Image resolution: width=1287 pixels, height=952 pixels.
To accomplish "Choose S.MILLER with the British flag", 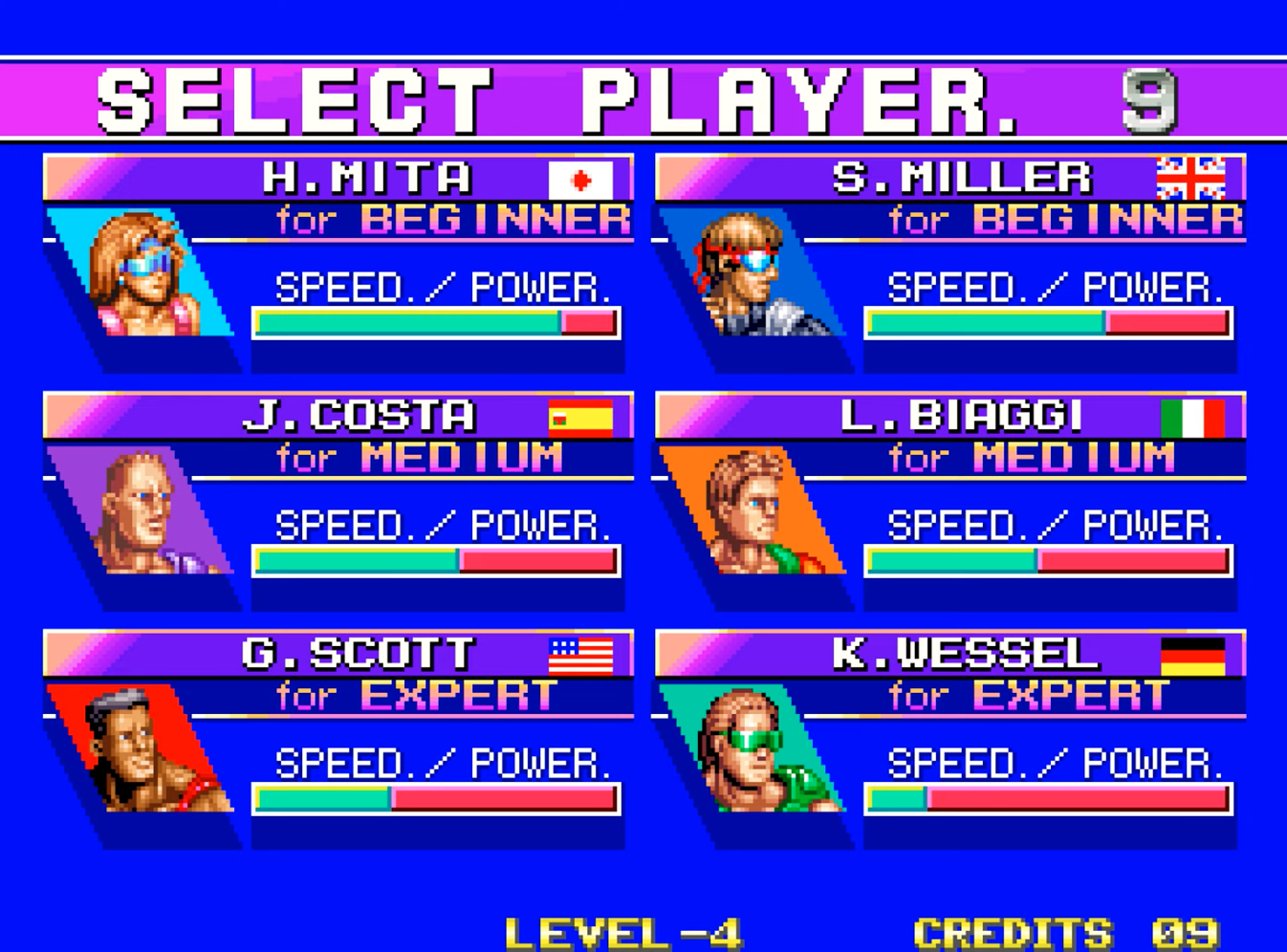I will point(961,179).
